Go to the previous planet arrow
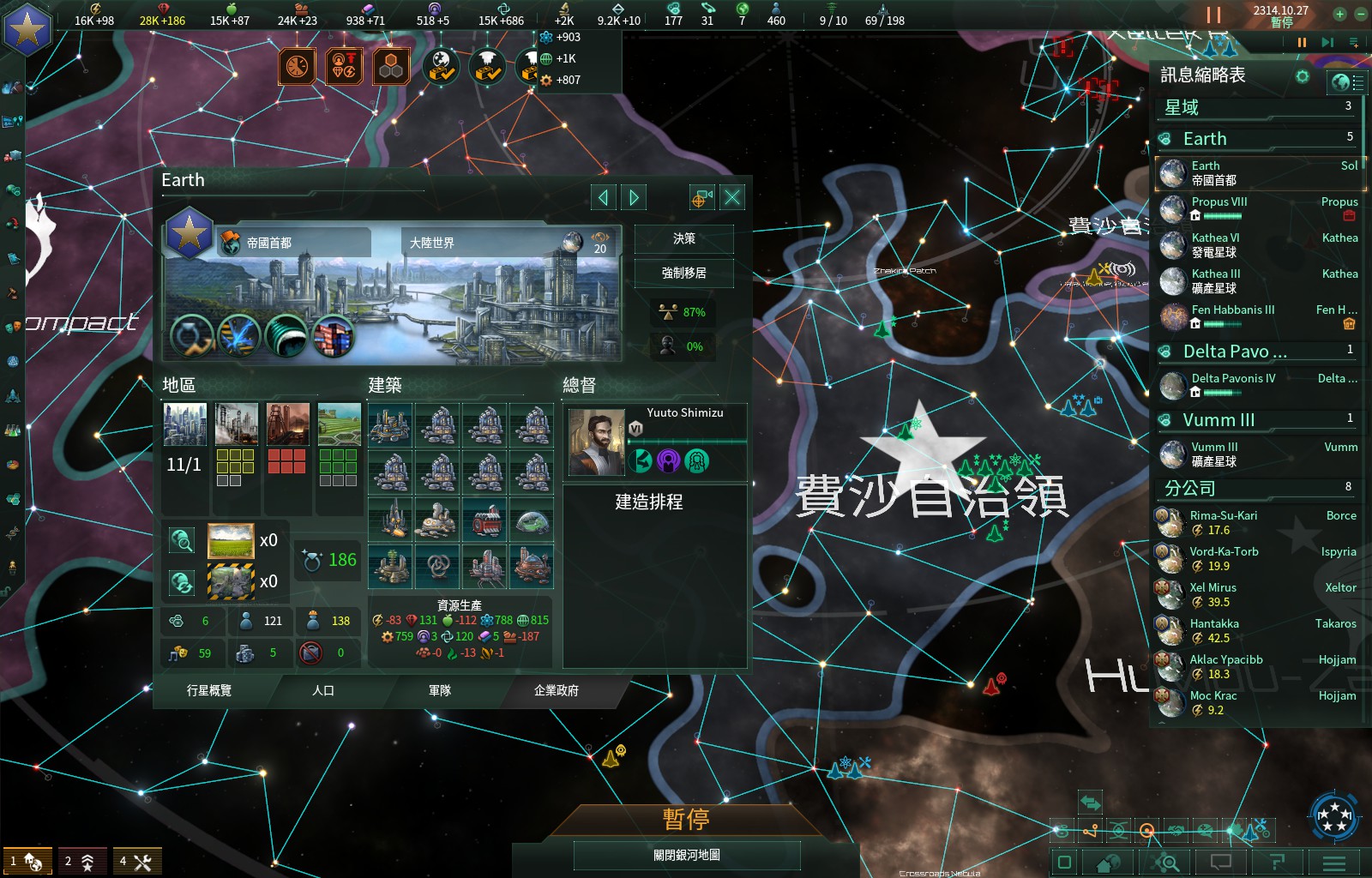 (x=604, y=198)
